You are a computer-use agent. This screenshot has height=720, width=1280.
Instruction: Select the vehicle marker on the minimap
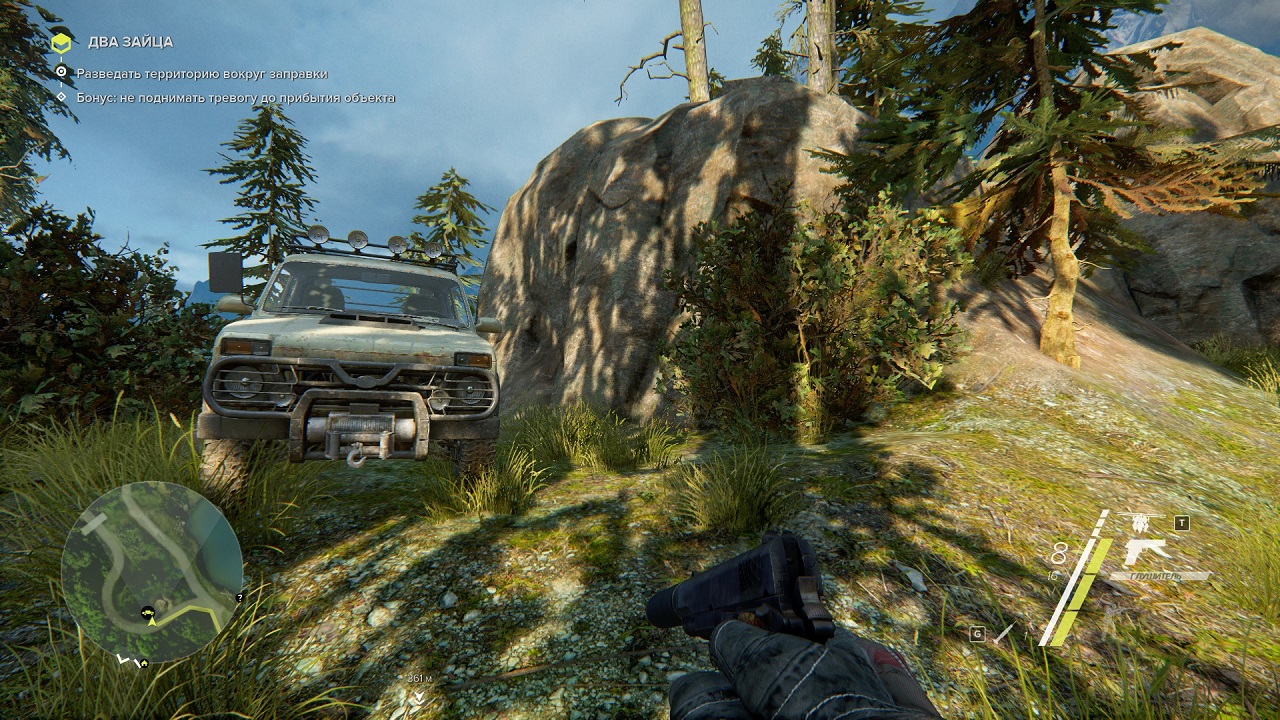pyautogui.click(x=149, y=610)
